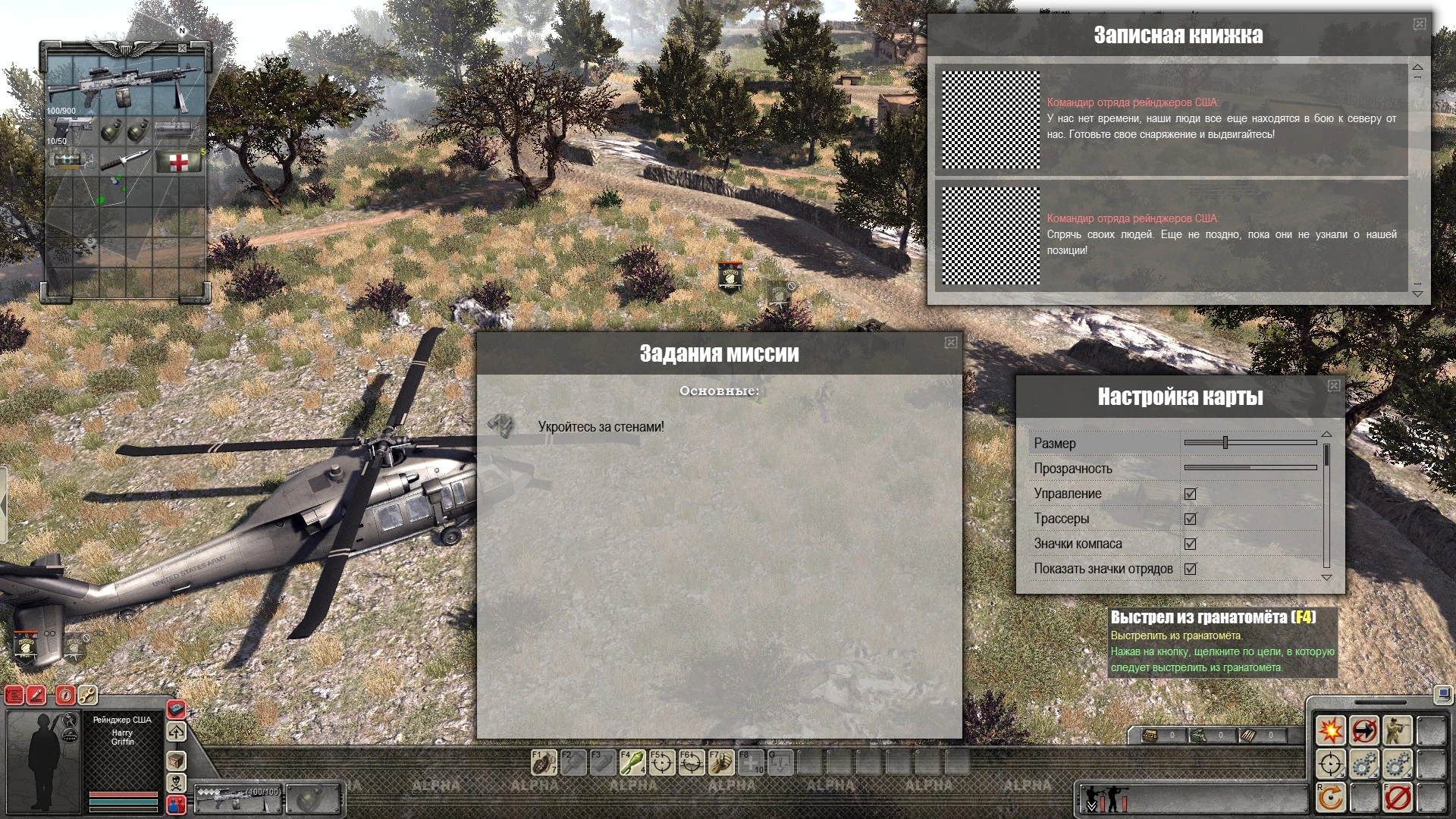The height and width of the screenshot is (819, 1456).
Task: Switch to the wrench settings tab
Action: tap(88, 696)
